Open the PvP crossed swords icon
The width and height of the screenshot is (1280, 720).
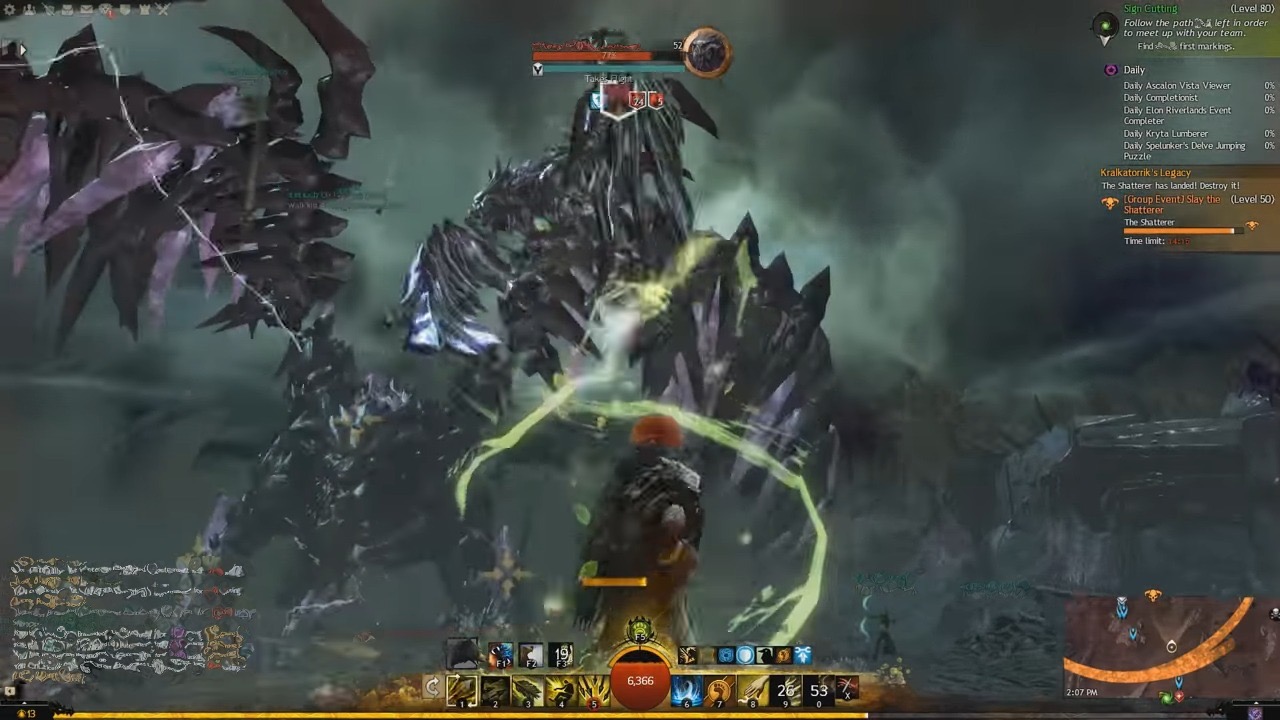pyautogui.click(x=164, y=10)
